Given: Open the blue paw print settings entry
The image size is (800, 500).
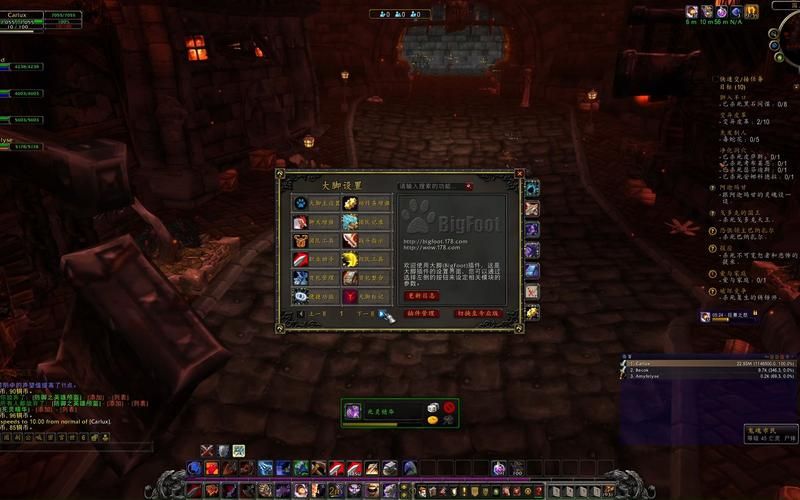Looking at the screenshot, I should 301,204.
